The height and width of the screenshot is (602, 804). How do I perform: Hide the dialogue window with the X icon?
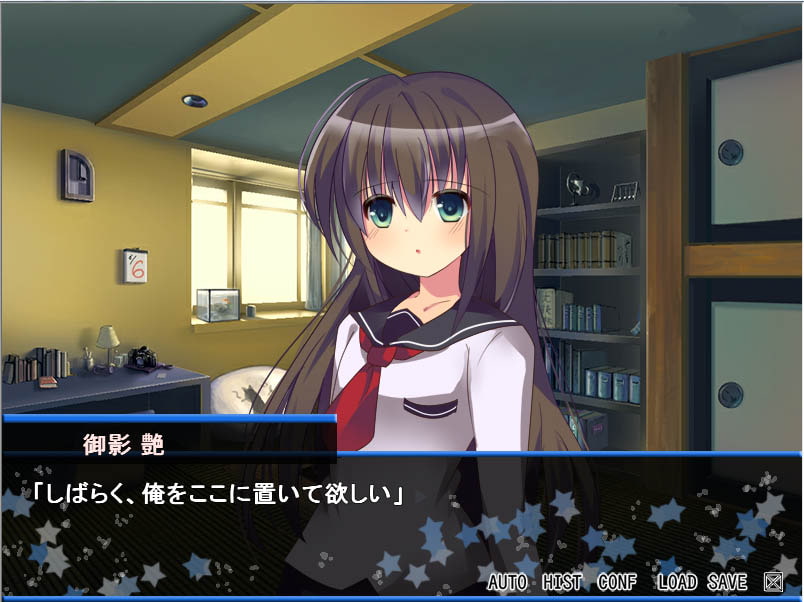773,581
